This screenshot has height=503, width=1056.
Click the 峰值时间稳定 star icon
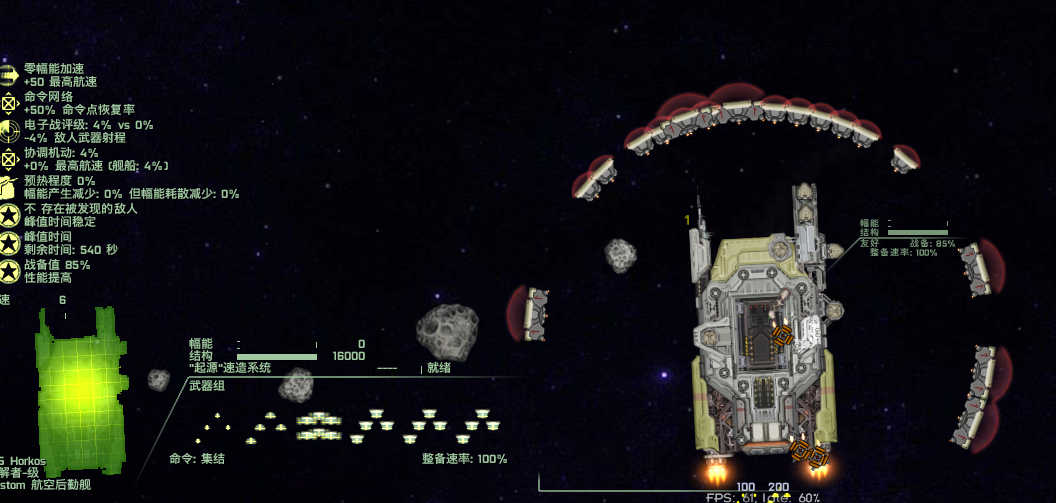coord(9,214)
